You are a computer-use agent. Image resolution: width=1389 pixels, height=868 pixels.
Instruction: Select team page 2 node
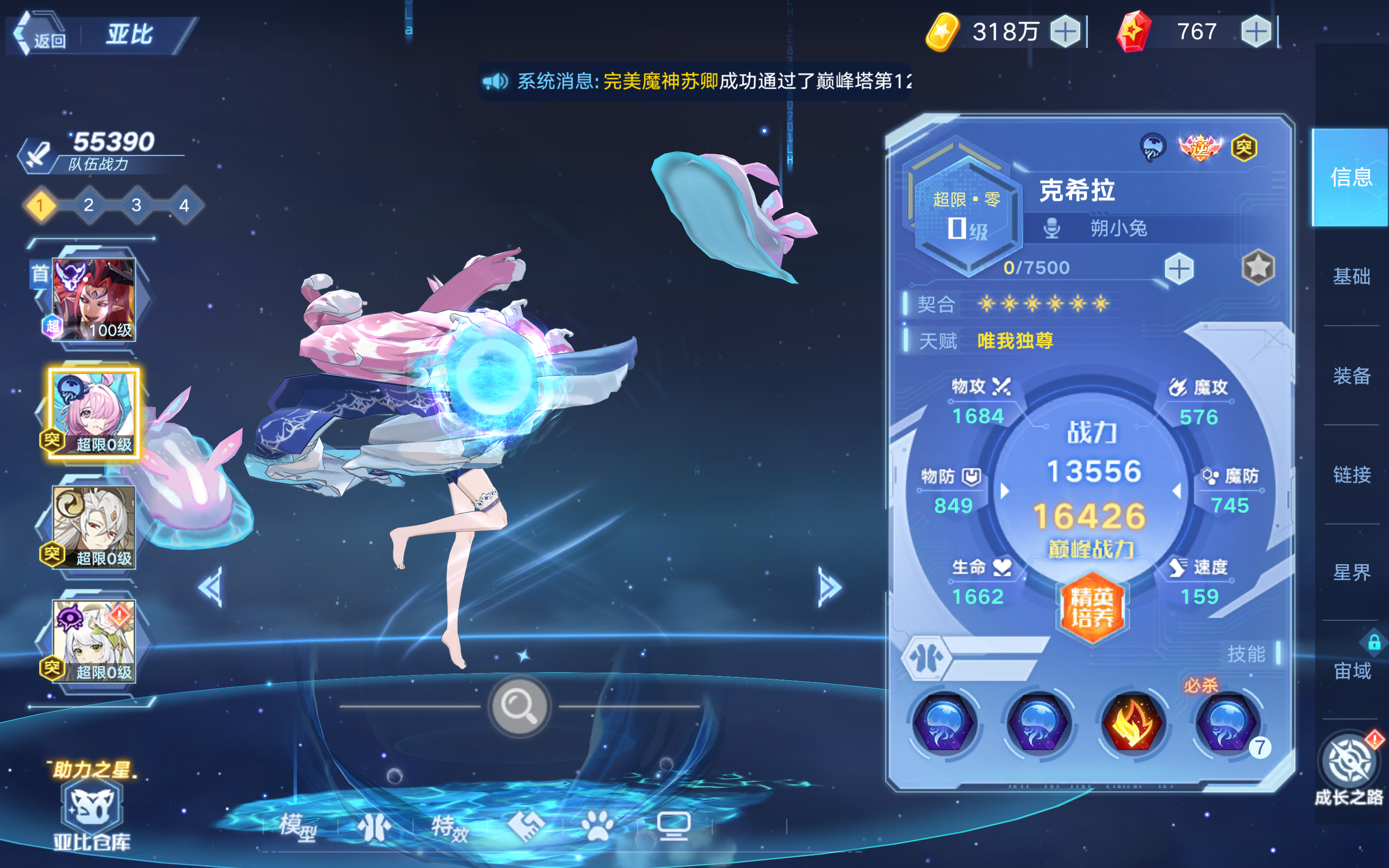coord(88,205)
